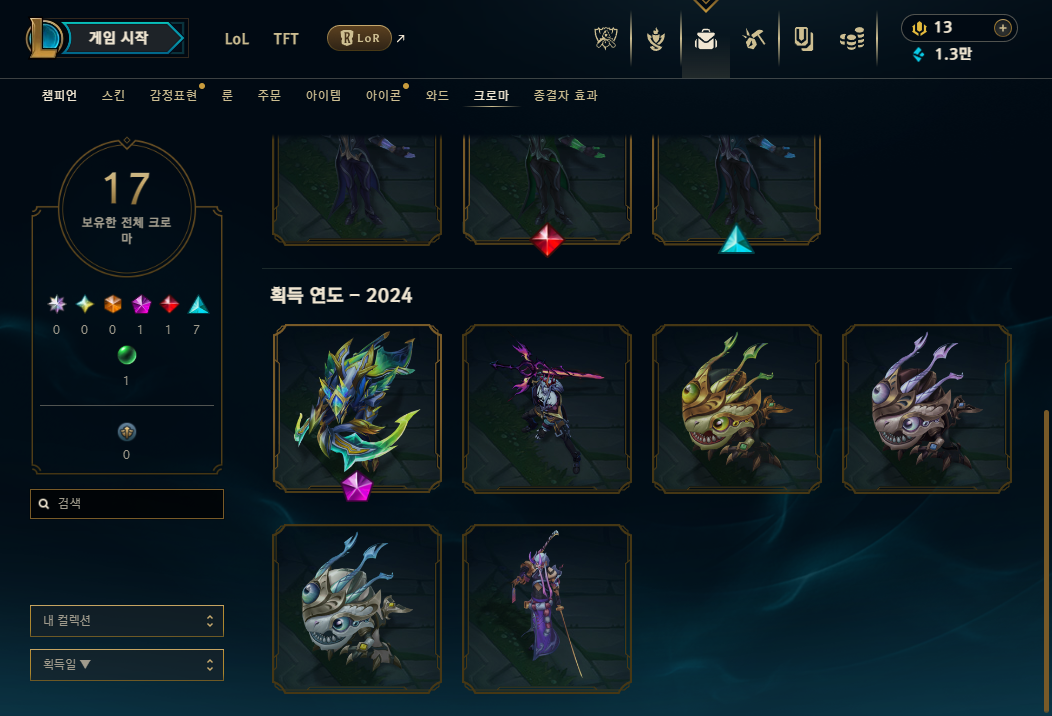Launch the LoR external link
This screenshot has width=1052, height=716.
click(360, 39)
